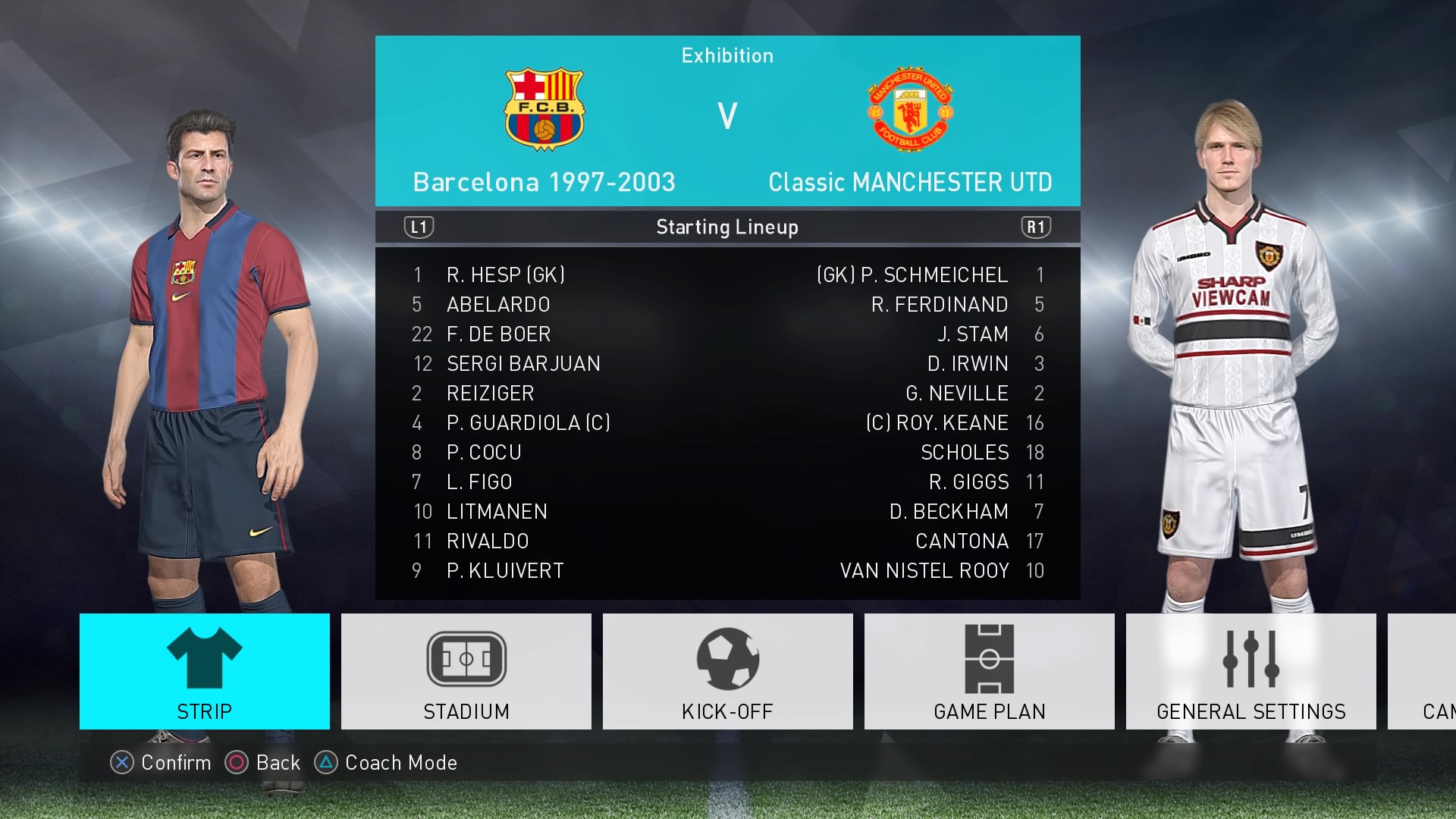1456x819 pixels.
Task: Click the Exhibition title label
Action: (727, 55)
